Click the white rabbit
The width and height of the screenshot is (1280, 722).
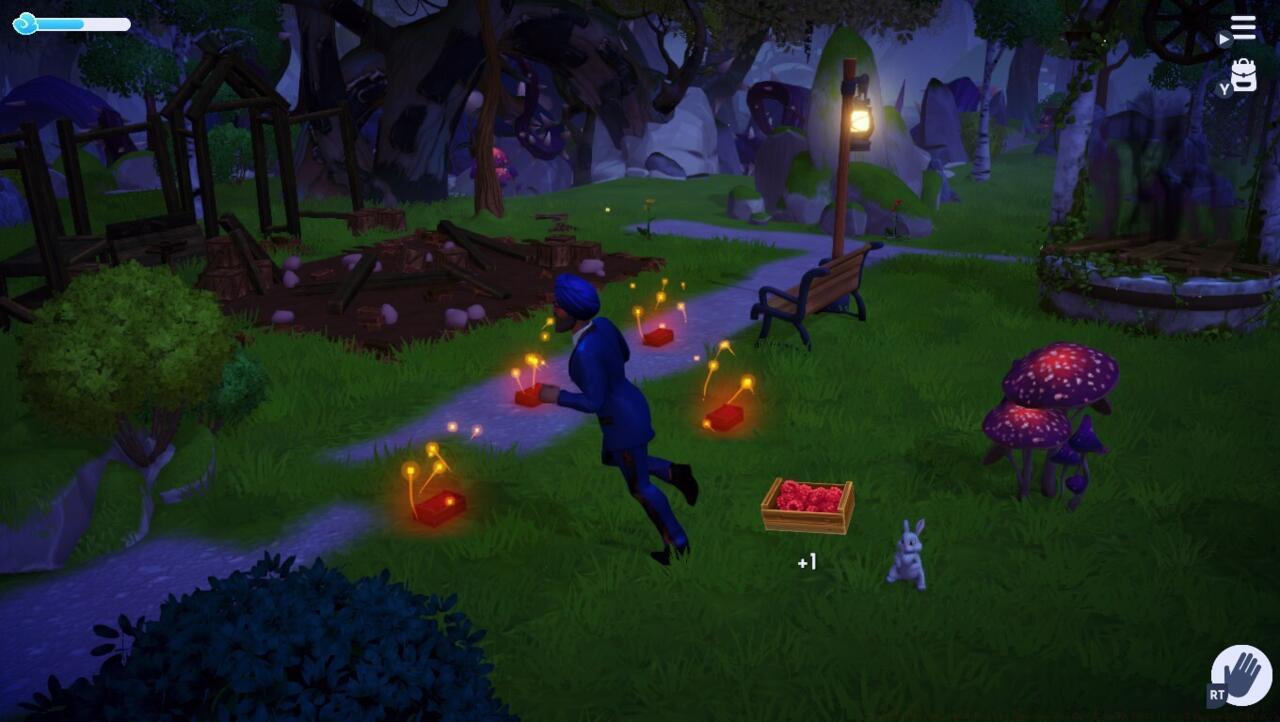point(910,555)
